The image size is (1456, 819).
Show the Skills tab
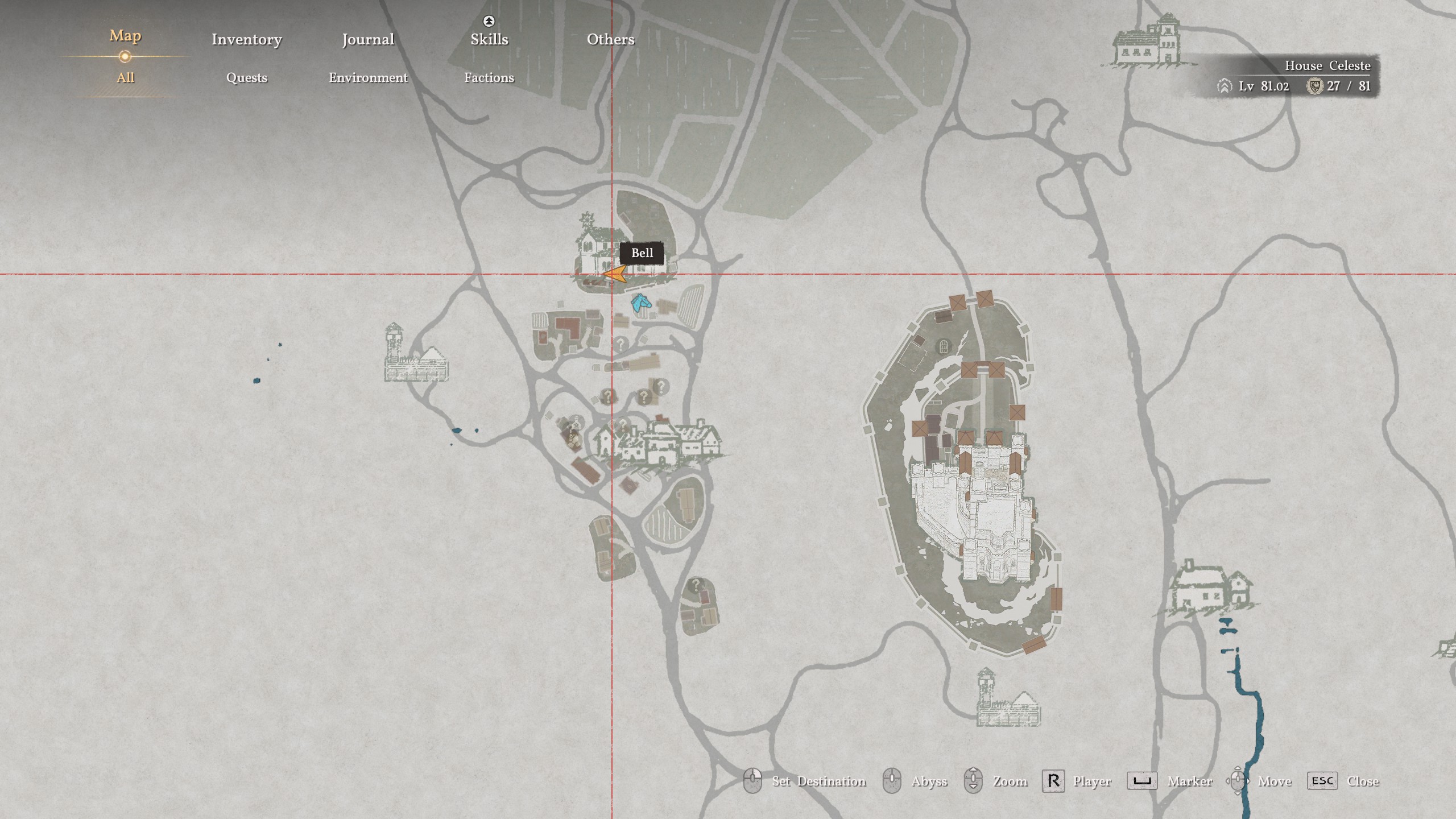pyautogui.click(x=489, y=39)
